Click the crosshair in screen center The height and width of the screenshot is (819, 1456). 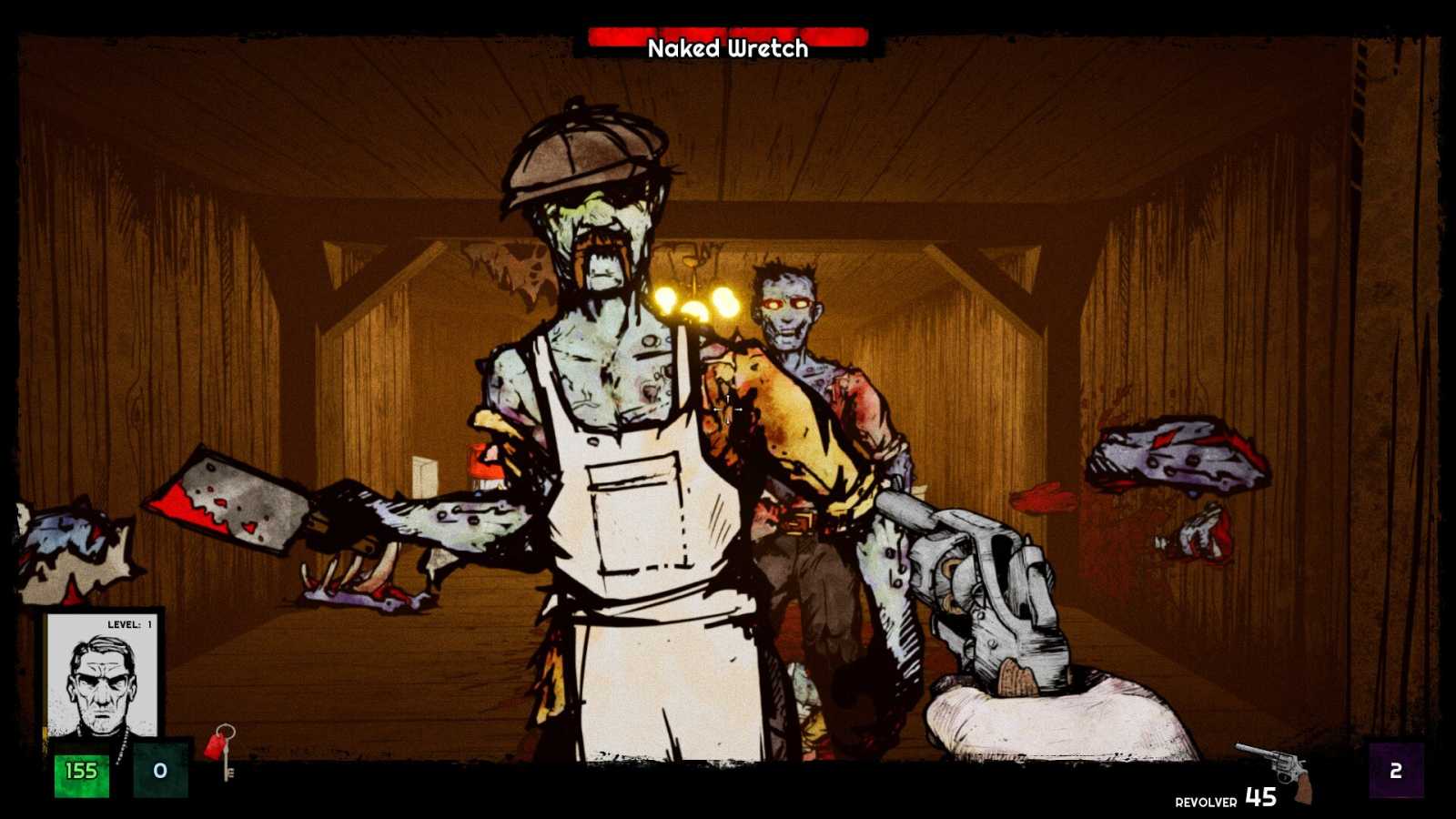point(728,409)
